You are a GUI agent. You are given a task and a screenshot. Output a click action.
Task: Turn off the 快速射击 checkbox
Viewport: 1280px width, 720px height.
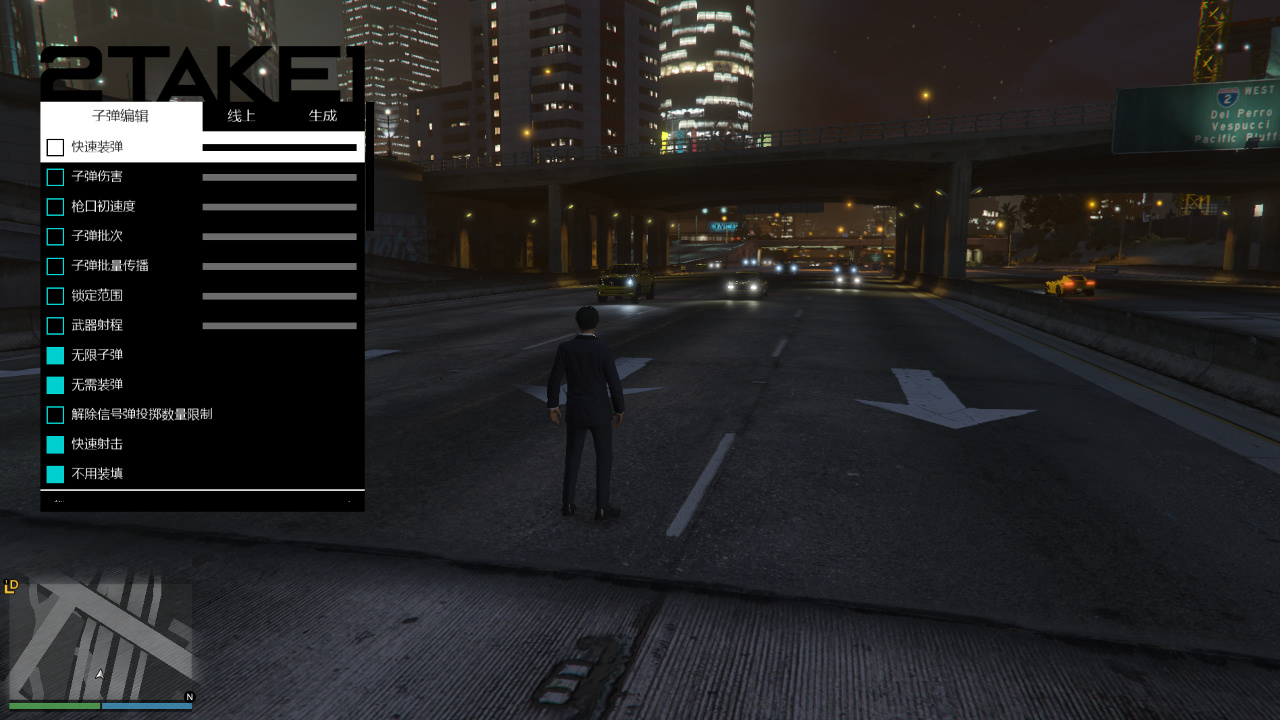pyautogui.click(x=55, y=445)
